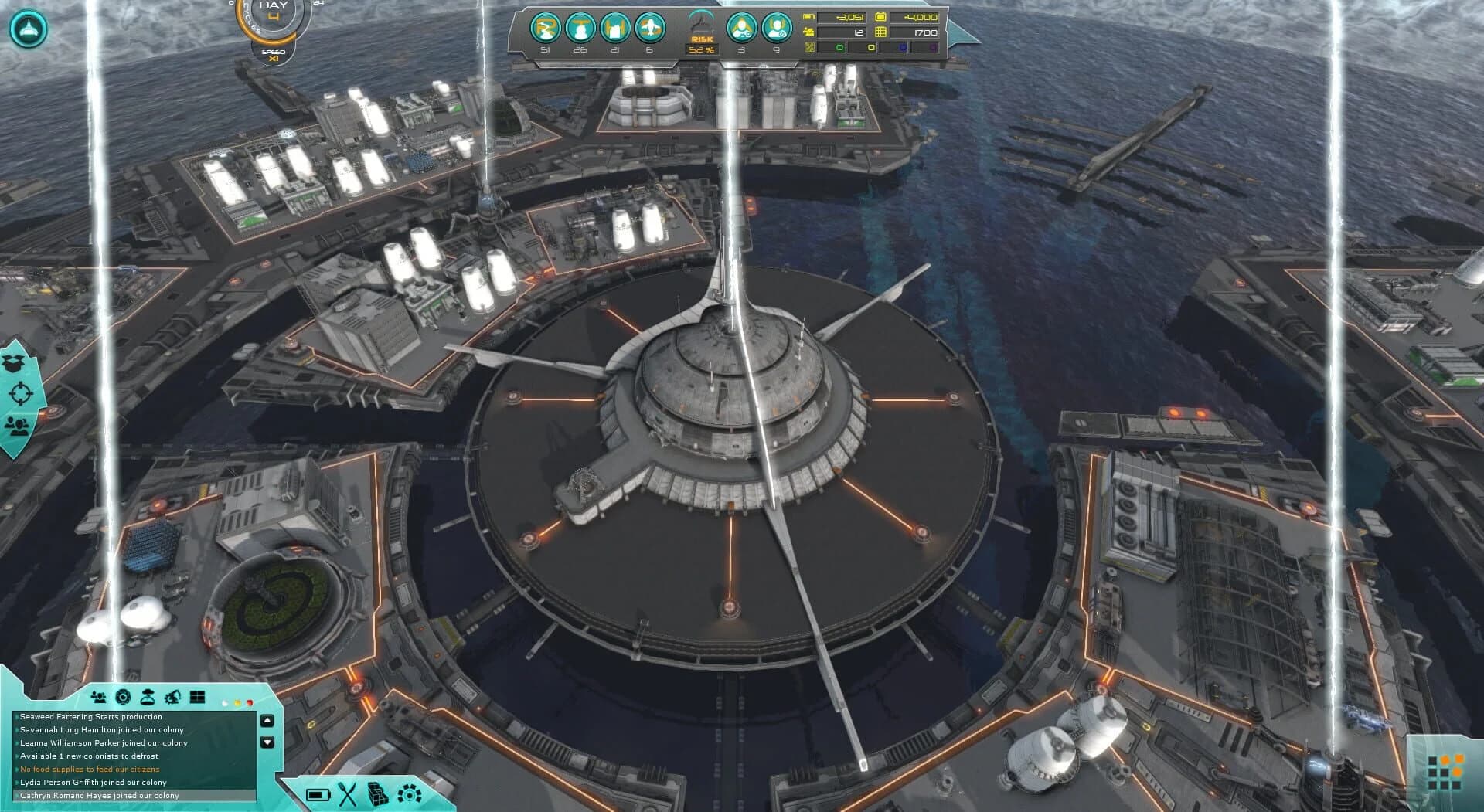This screenshot has width=1484, height=812.
Task: Switch to the grid tiles tab above log
Action: click(197, 696)
